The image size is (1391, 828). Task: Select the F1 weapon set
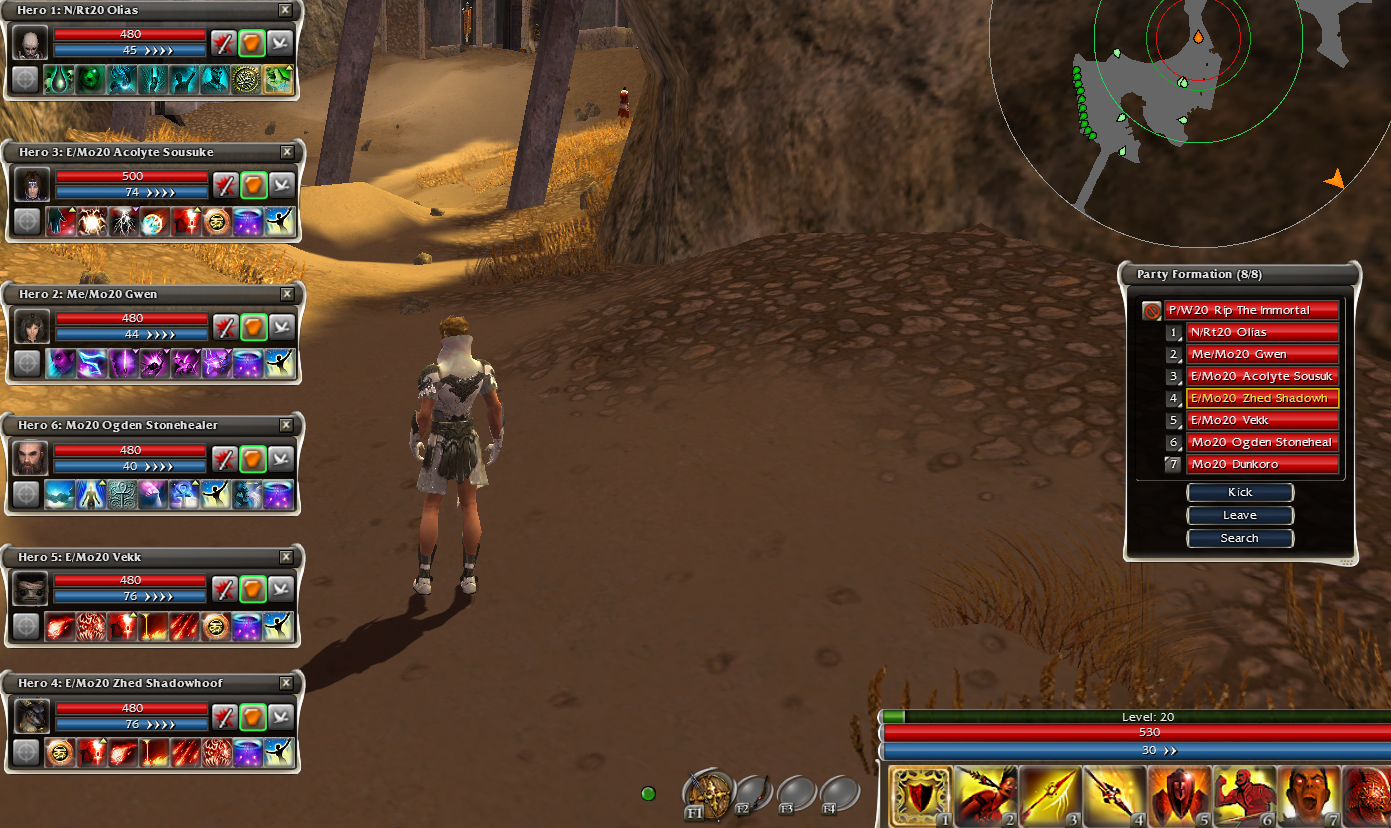click(x=707, y=796)
